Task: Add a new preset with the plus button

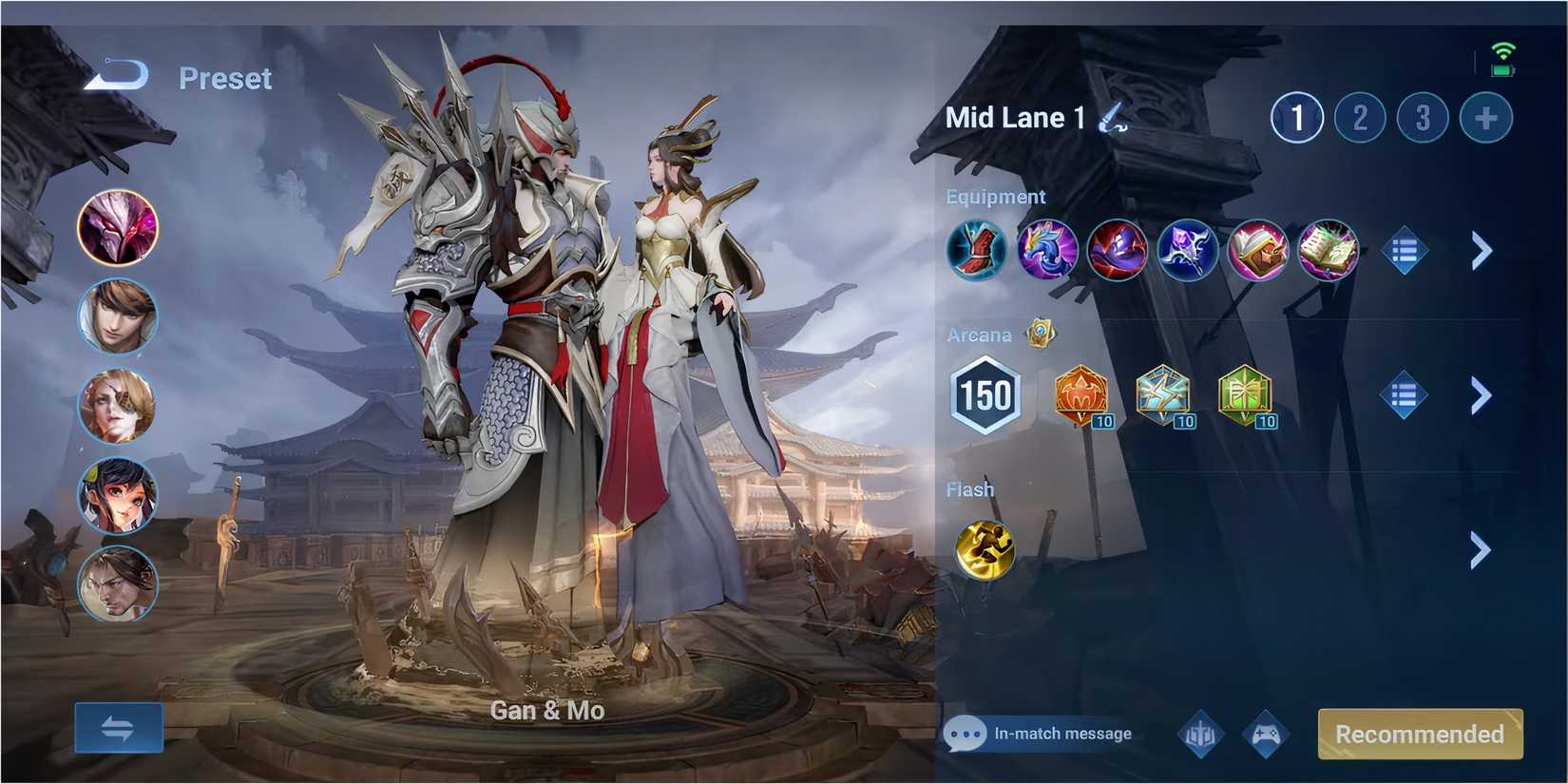Action: point(1484,117)
